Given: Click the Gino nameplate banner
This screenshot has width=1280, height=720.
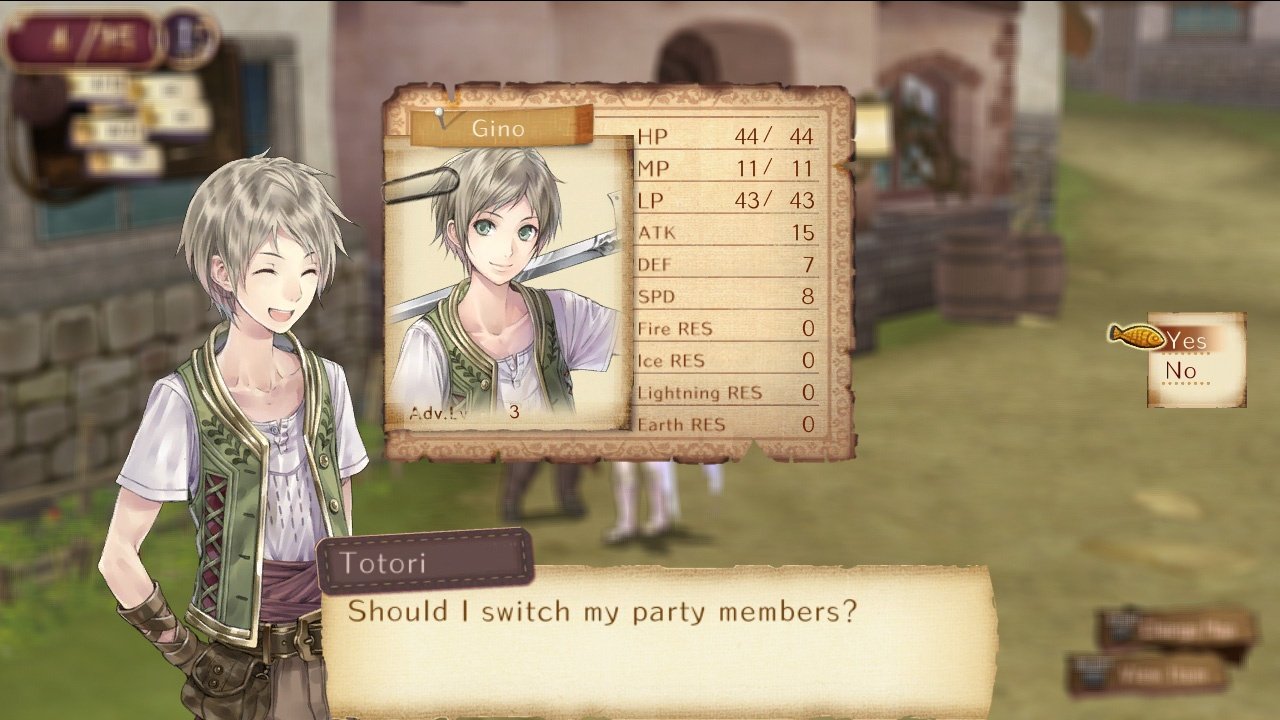Looking at the screenshot, I should pyautogui.click(x=498, y=128).
